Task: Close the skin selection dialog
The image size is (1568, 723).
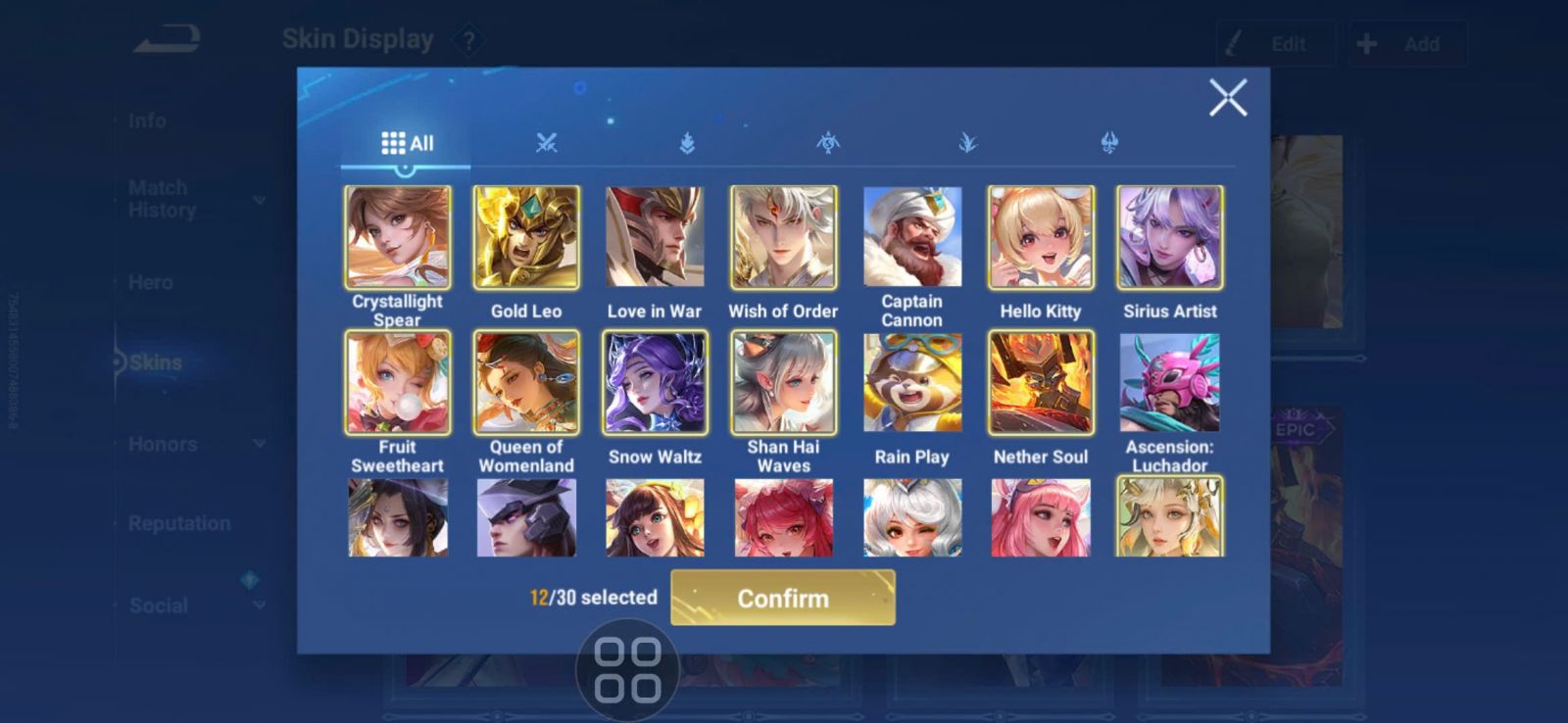Action: [x=1227, y=98]
